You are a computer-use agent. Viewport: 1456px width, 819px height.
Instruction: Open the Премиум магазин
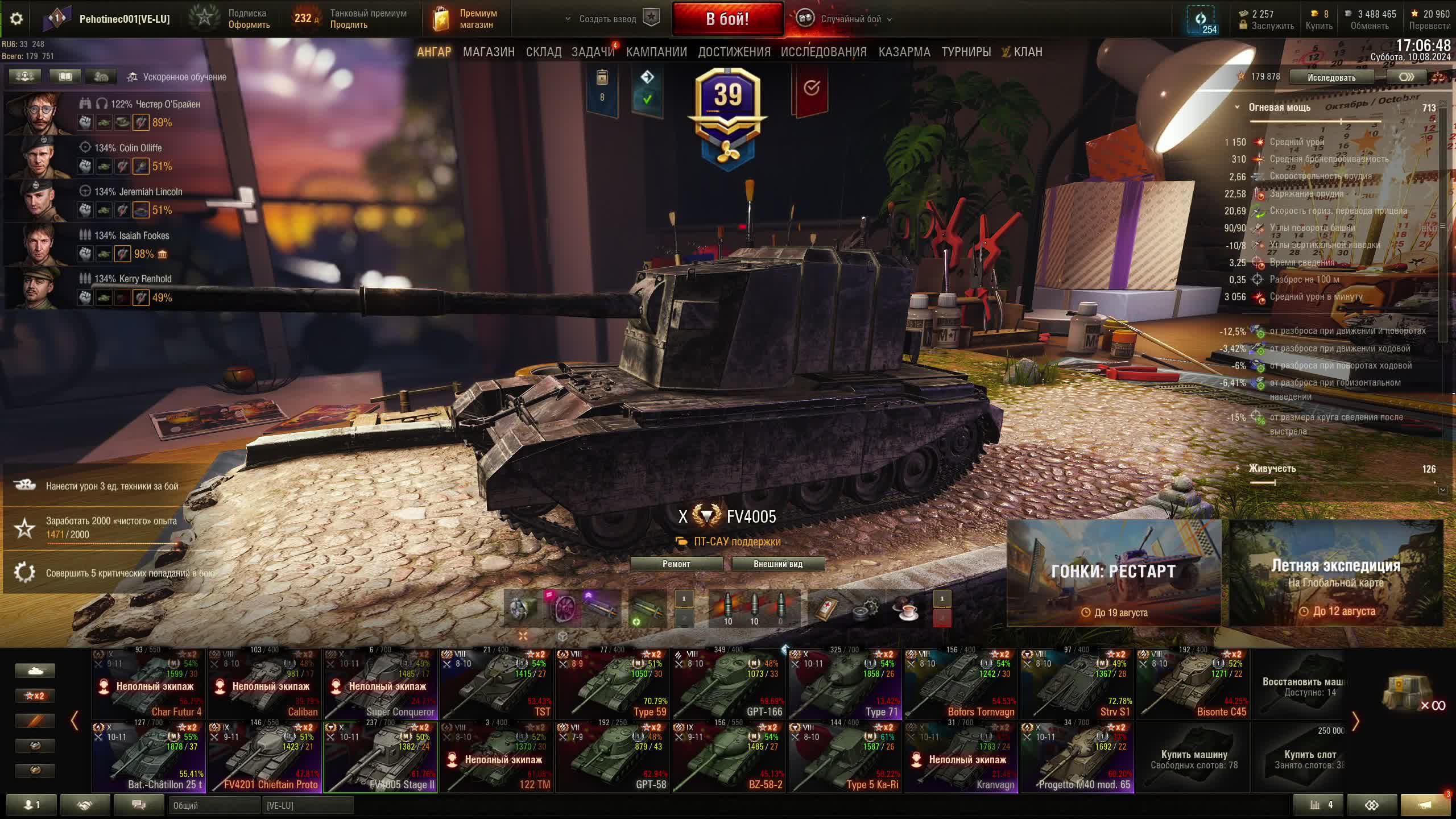[x=466, y=19]
